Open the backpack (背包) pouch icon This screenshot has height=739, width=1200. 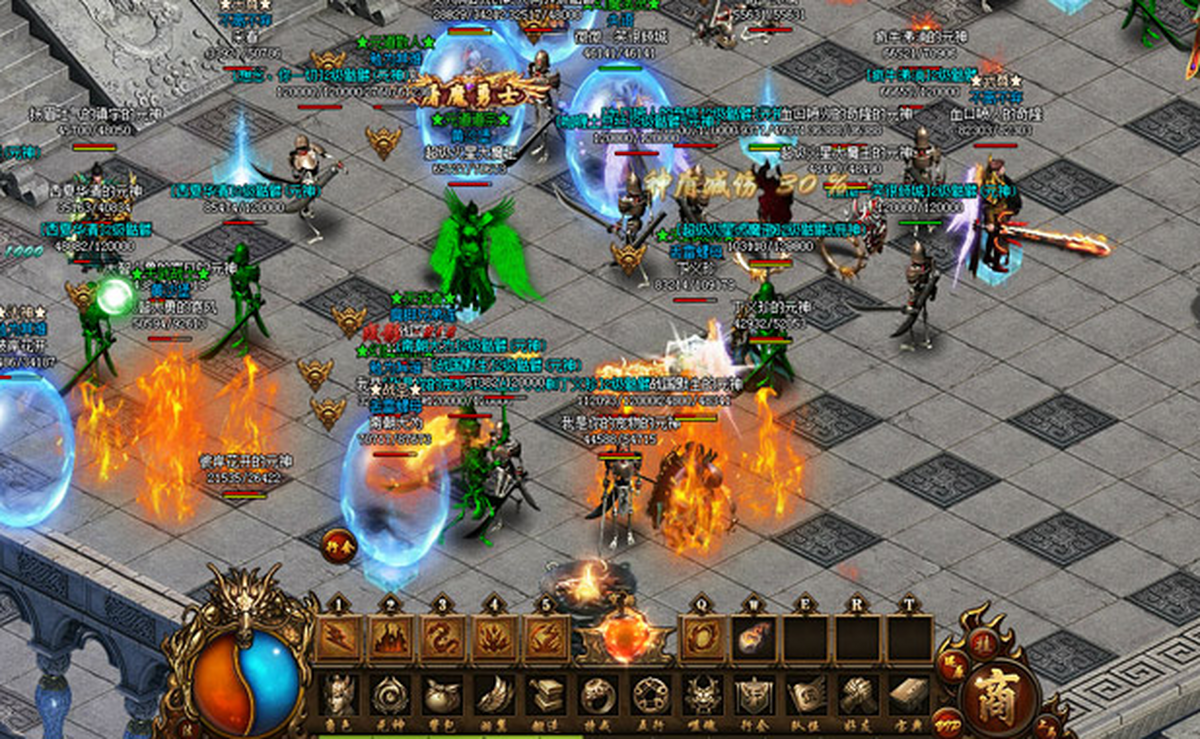tap(443, 694)
